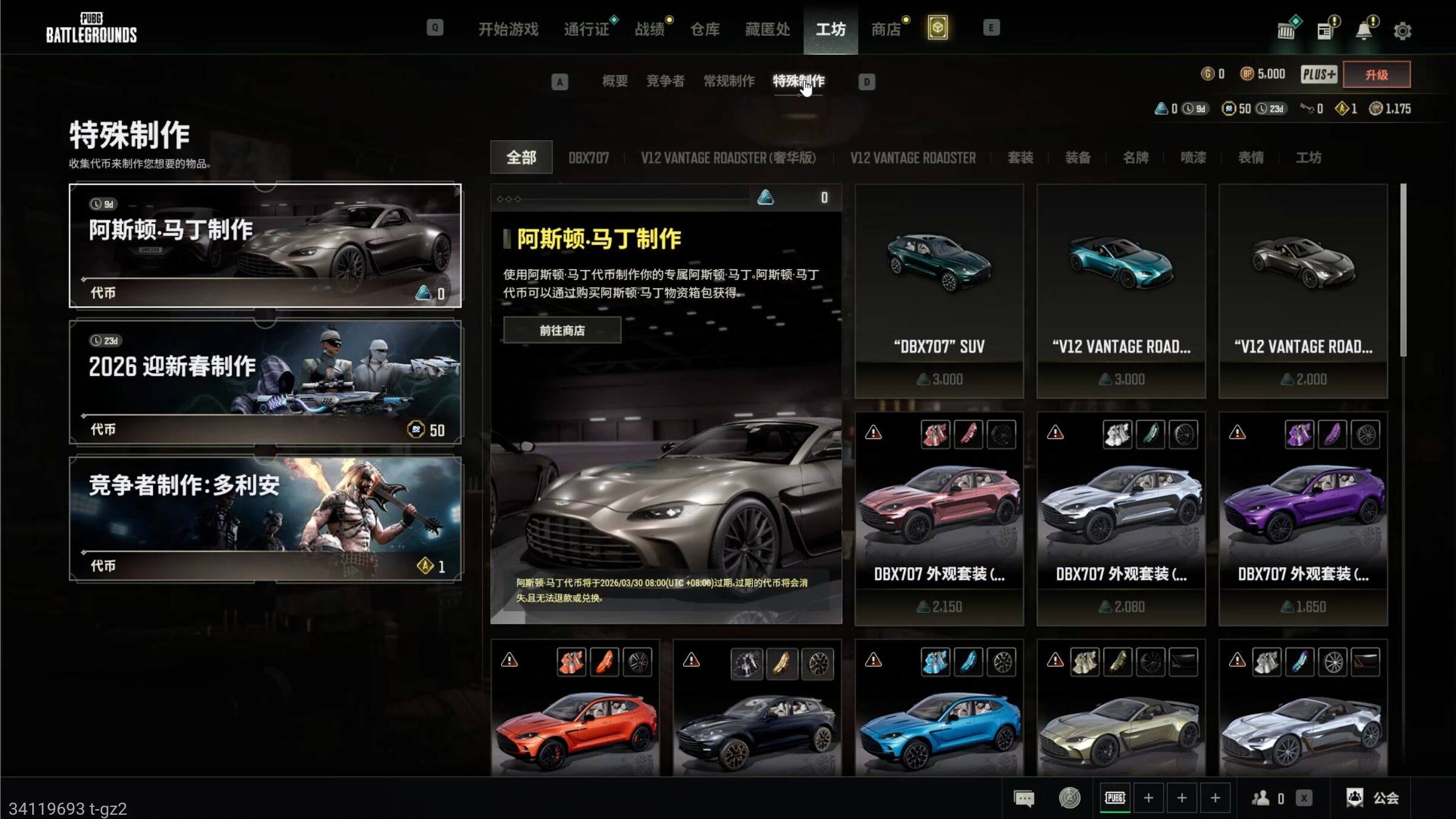1456x819 pixels.
Task: Click the red 升级 upgrade button
Action: tap(1376, 75)
